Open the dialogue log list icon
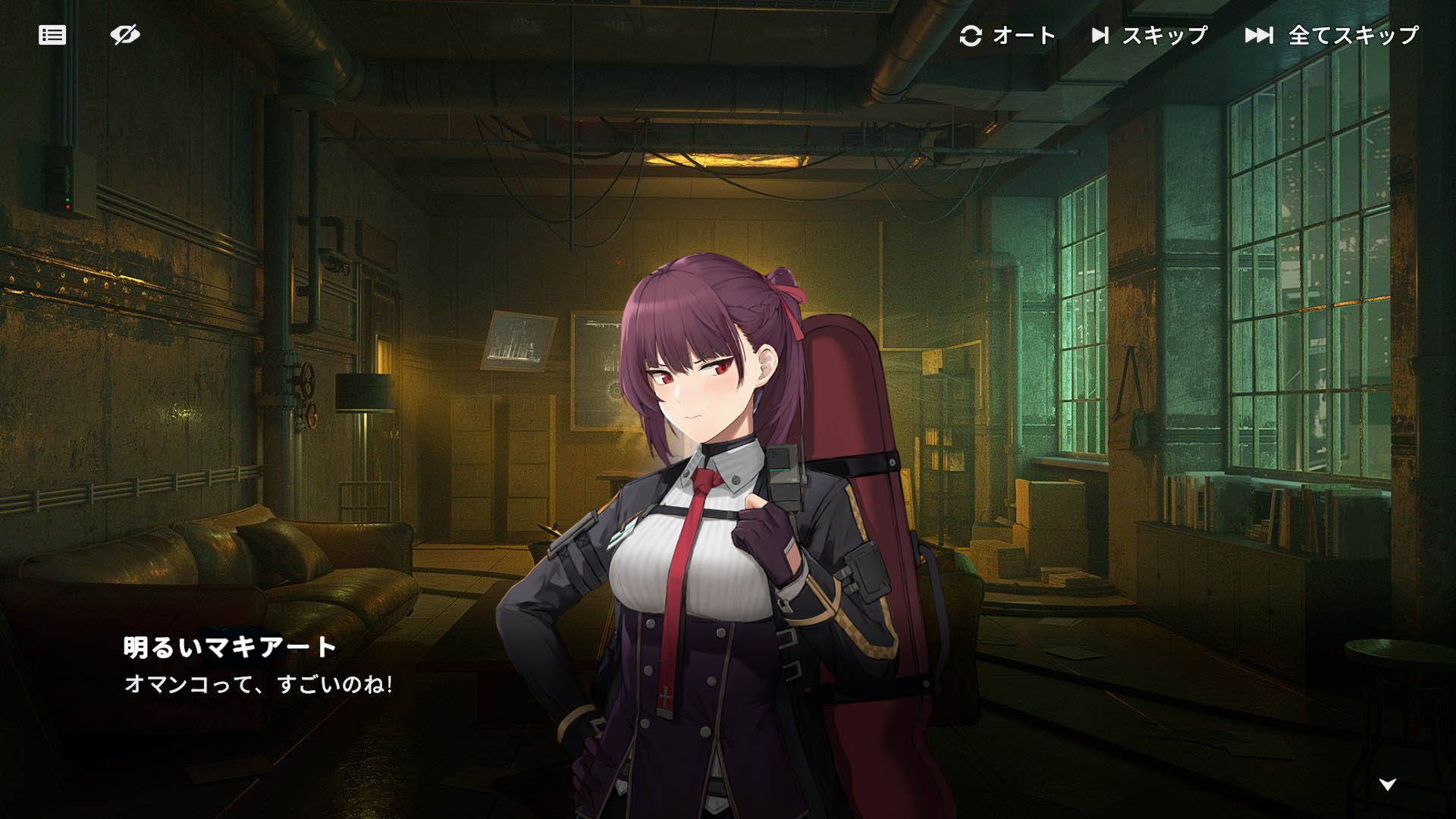This screenshot has height=819, width=1456. point(52,35)
